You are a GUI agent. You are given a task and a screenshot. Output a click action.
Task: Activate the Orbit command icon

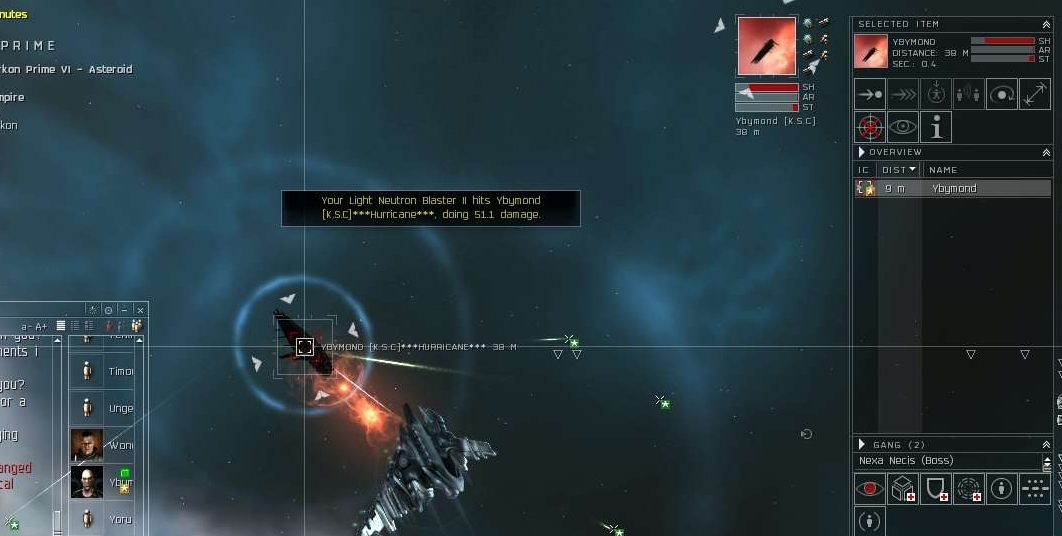tap(1002, 94)
